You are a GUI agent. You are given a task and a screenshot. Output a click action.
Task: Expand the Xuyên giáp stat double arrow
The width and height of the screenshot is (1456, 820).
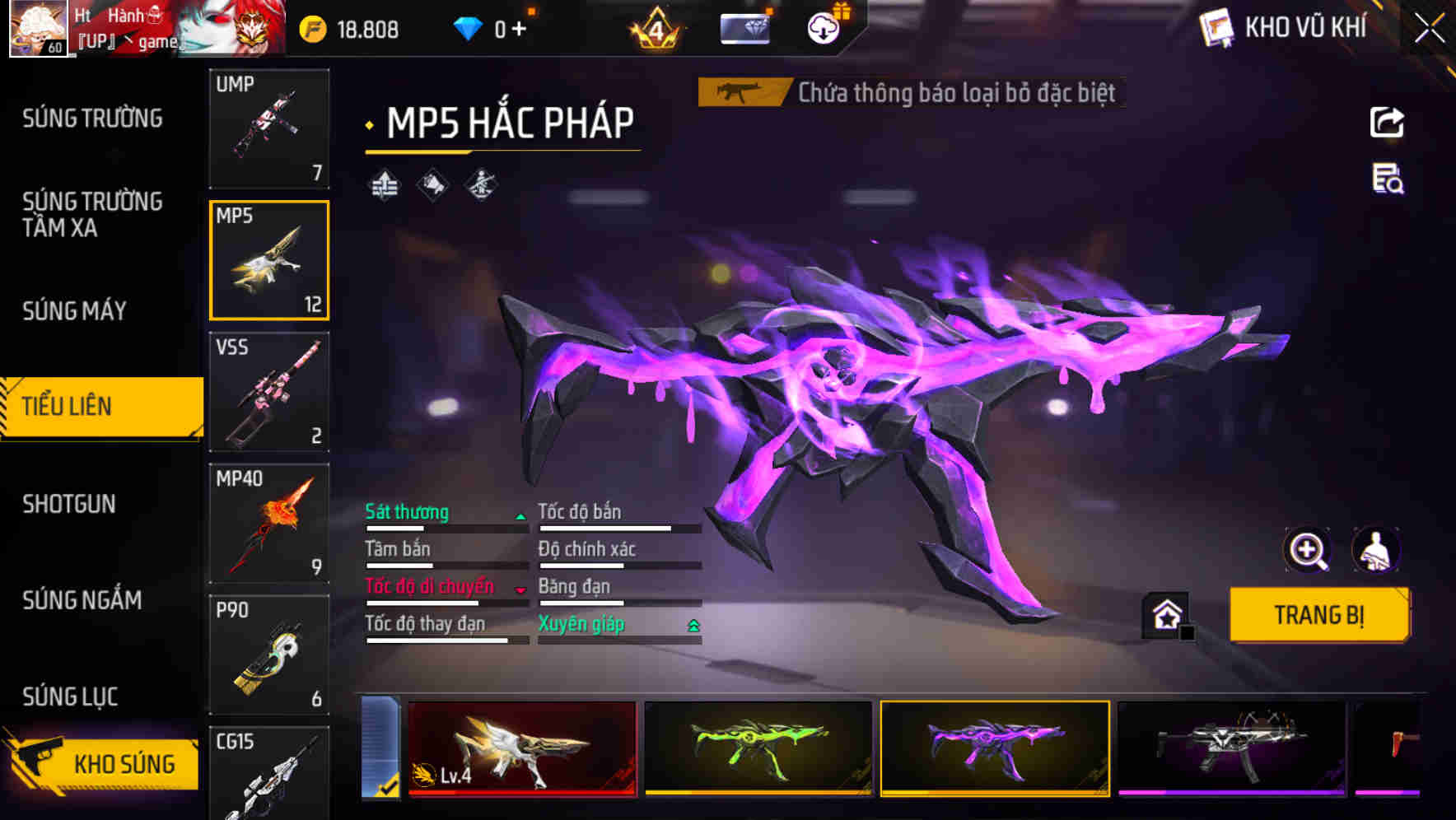(694, 624)
